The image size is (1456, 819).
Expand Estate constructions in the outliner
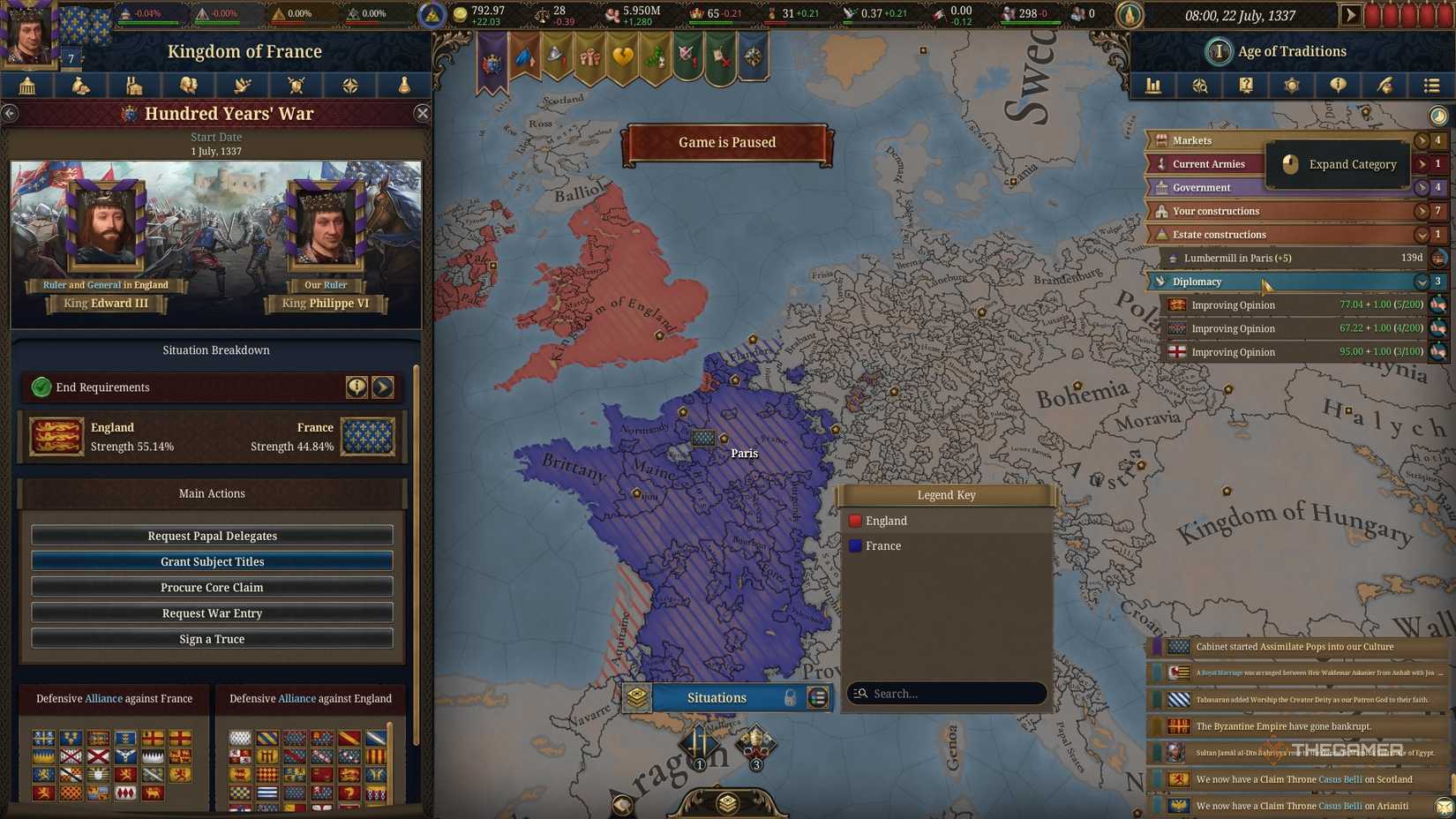click(x=1421, y=234)
